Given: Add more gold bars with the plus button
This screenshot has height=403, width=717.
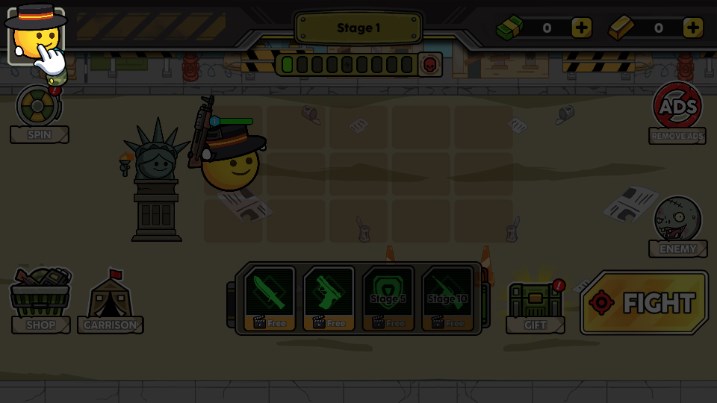Looking at the screenshot, I should click(692, 28).
